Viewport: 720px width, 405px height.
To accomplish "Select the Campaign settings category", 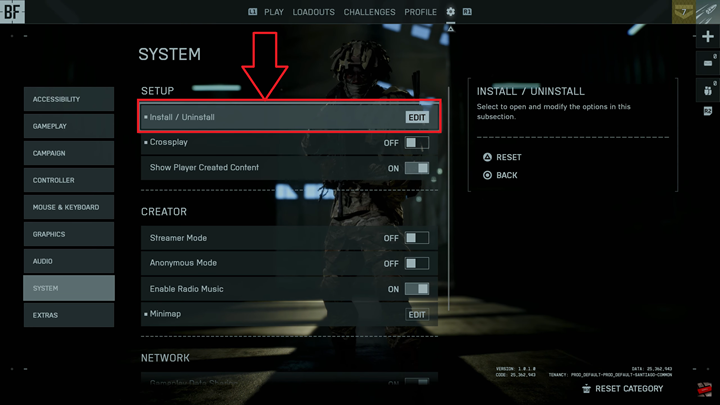I will (69, 153).
